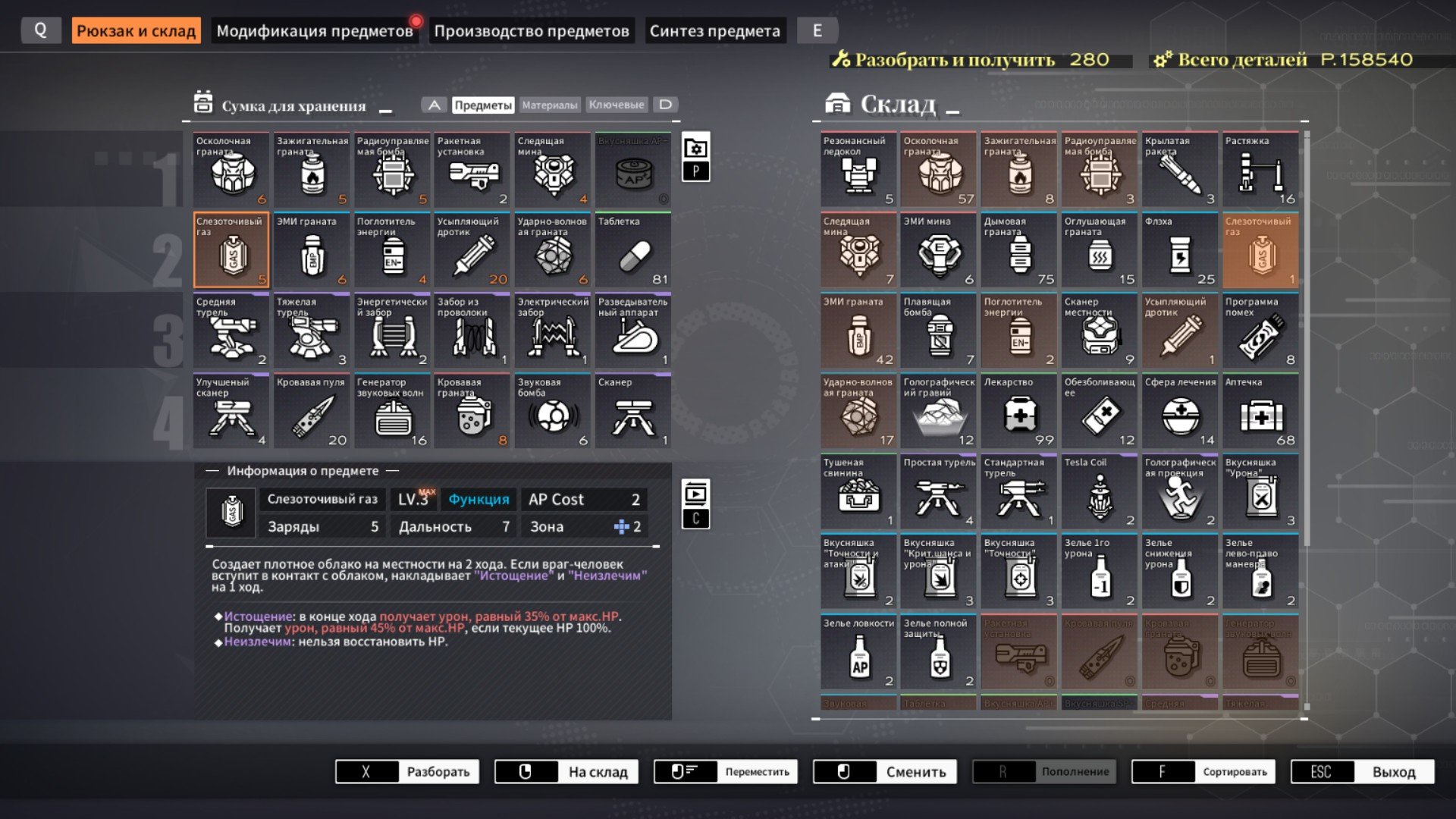
Task: Select the Таблетка slot in the bag
Action: coord(632,251)
